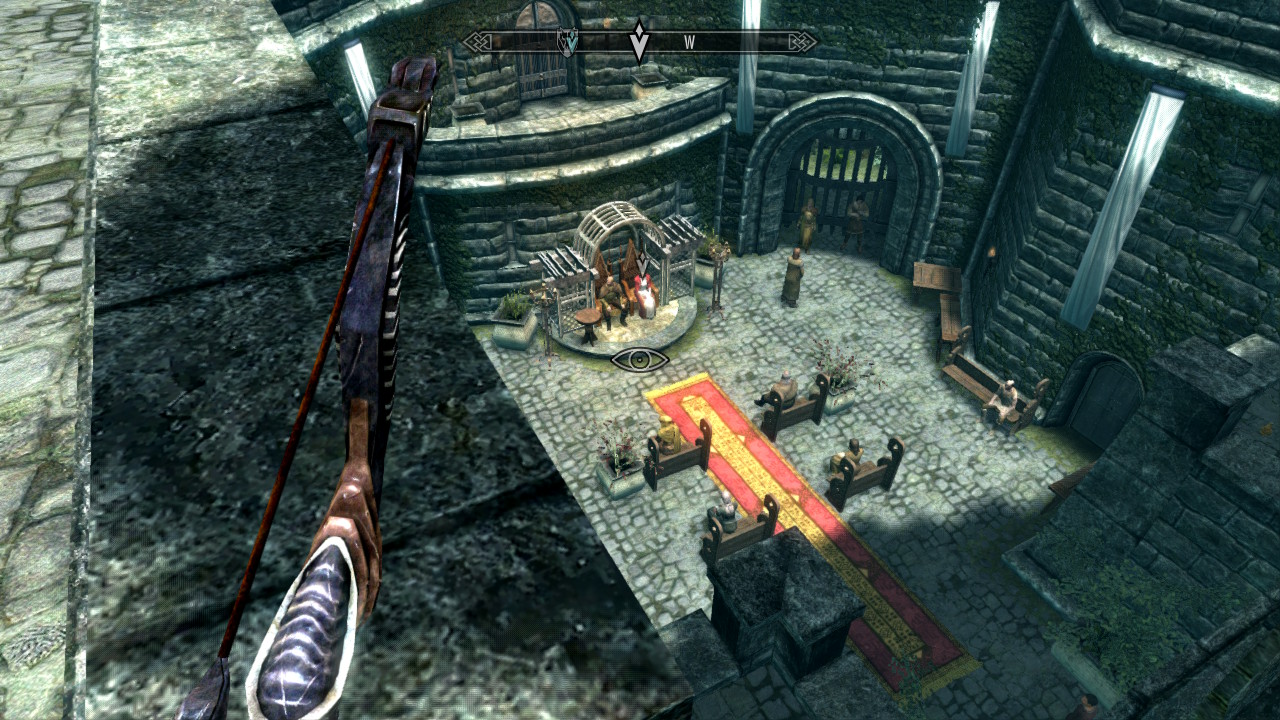This screenshot has width=1280, height=720.
Task: Click the W direction letter on the compass
Action: pyautogui.click(x=689, y=42)
